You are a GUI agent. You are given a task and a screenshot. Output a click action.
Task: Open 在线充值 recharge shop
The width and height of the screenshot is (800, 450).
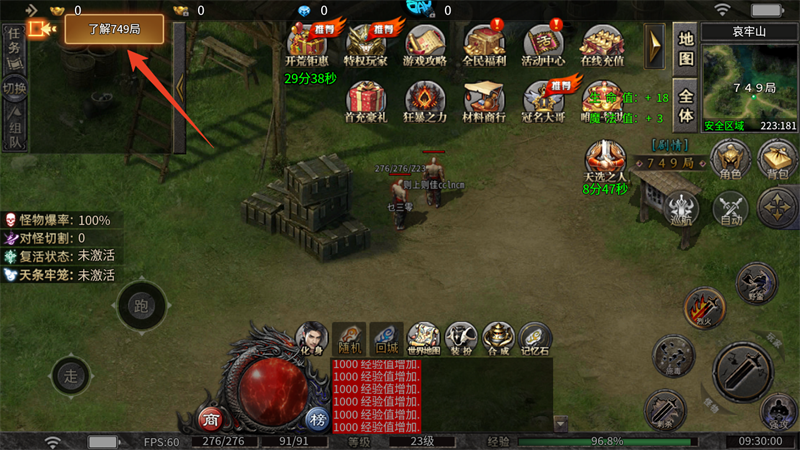coord(603,43)
